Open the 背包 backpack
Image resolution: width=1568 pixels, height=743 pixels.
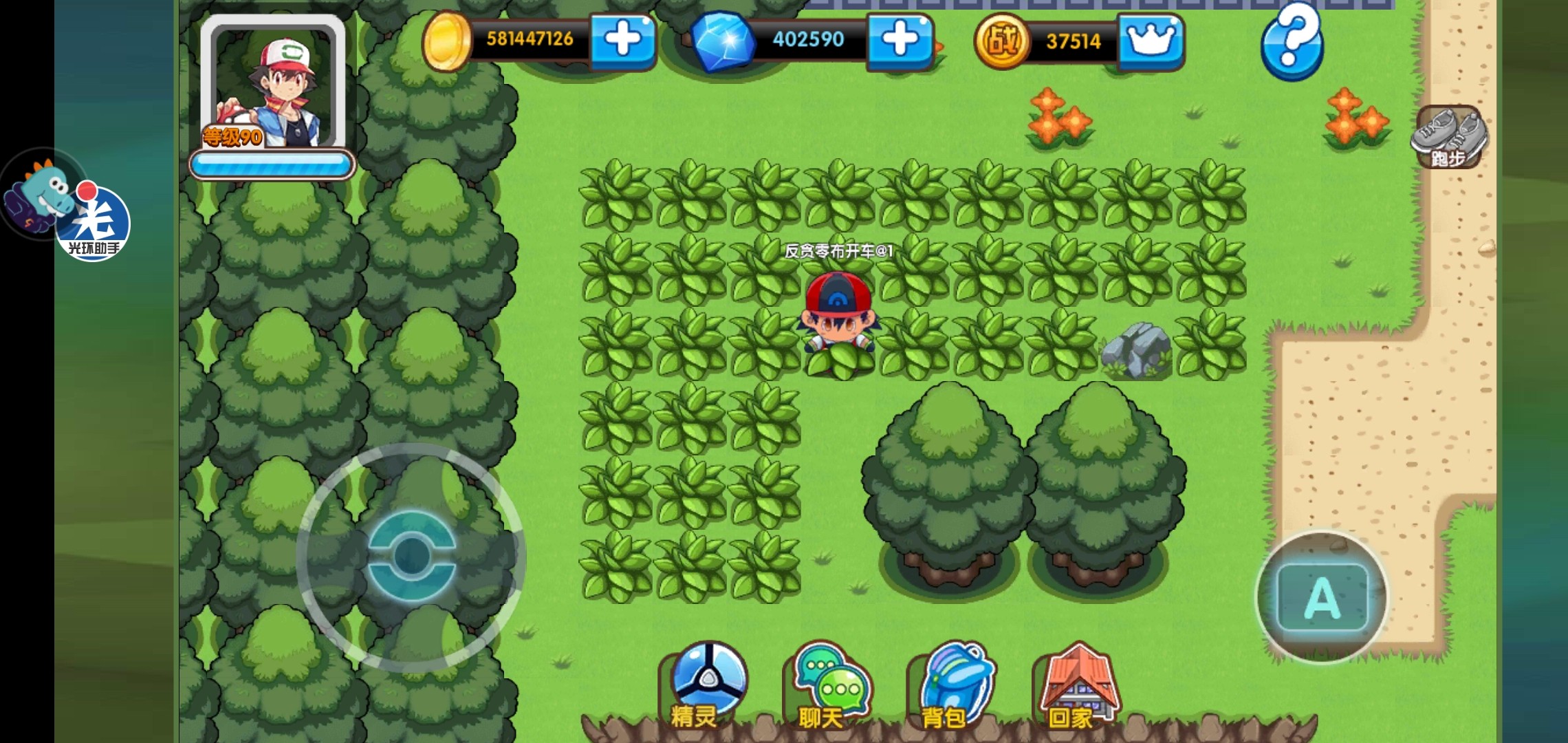pos(954,685)
